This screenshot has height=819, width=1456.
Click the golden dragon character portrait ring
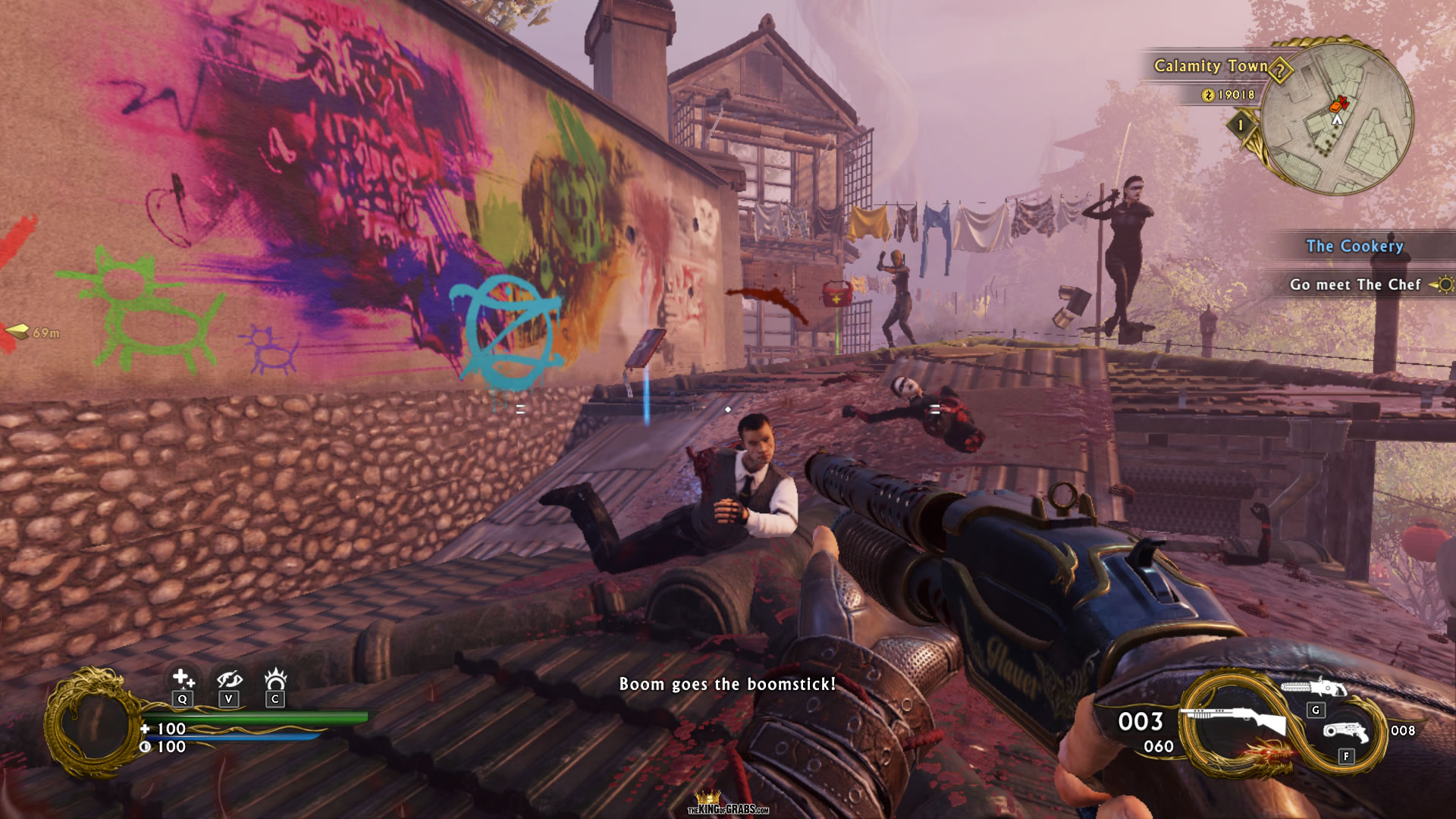coord(91,723)
